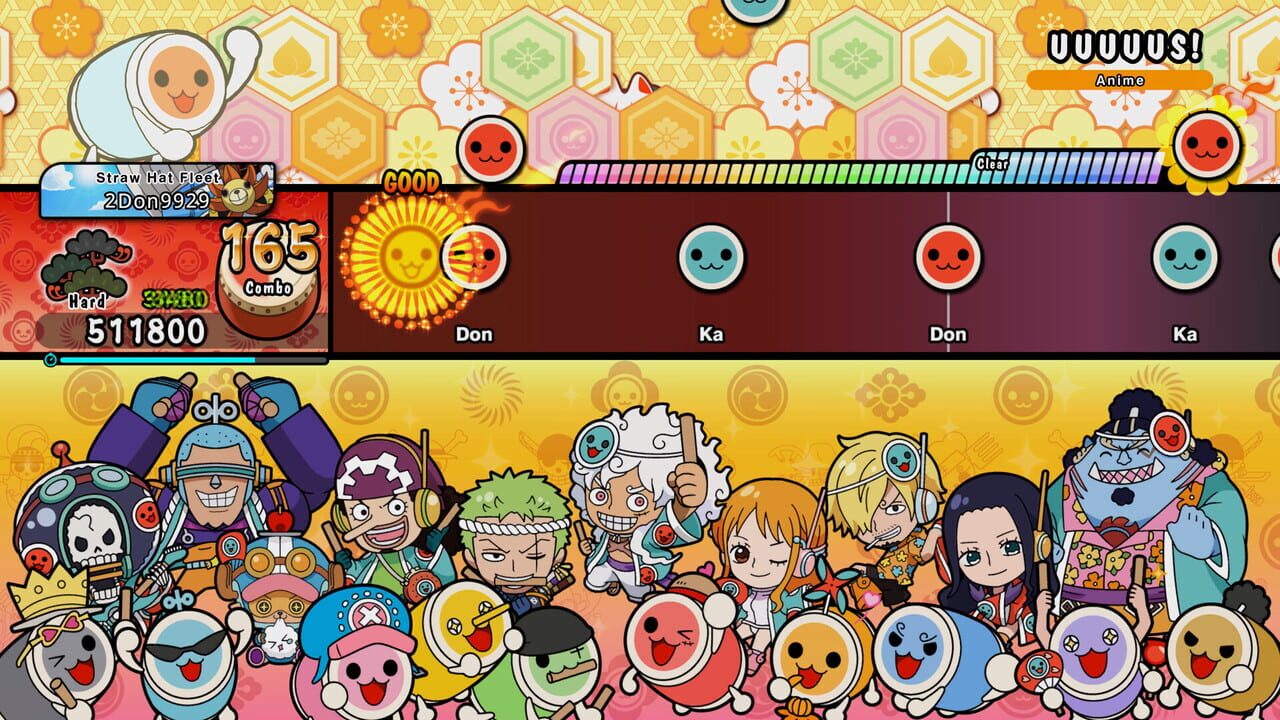This screenshot has width=1280, height=720.
Task: Click the red drum note floating near the top center
Action: coord(489,148)
